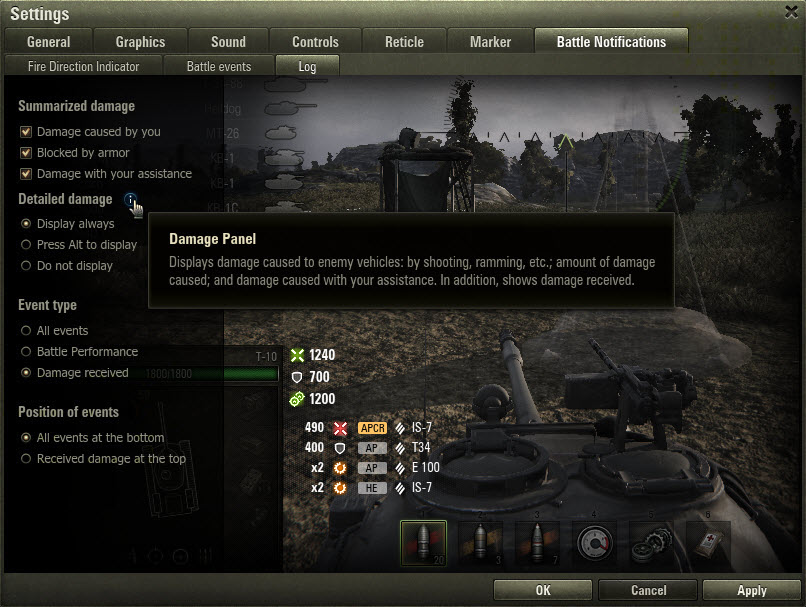Open the Reticle settings tab
806x607 pixels.
(404, 42)
